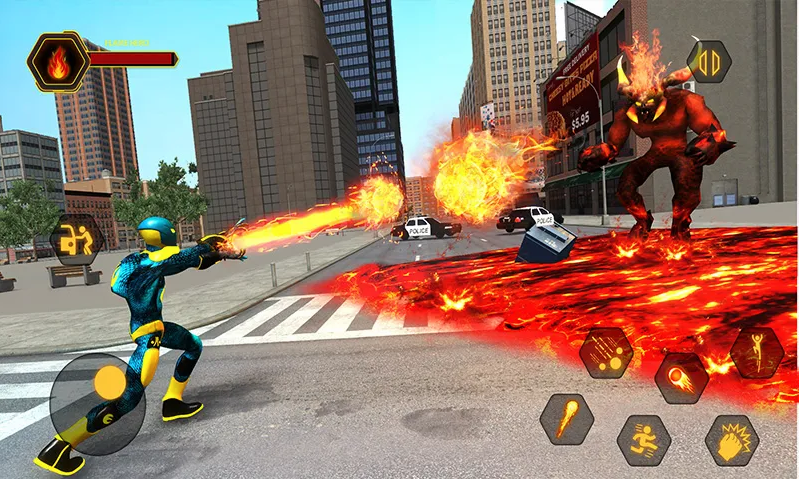799x479 pixels.
Task: Tap the running figure sprint button
Action: tap(643, 440)
